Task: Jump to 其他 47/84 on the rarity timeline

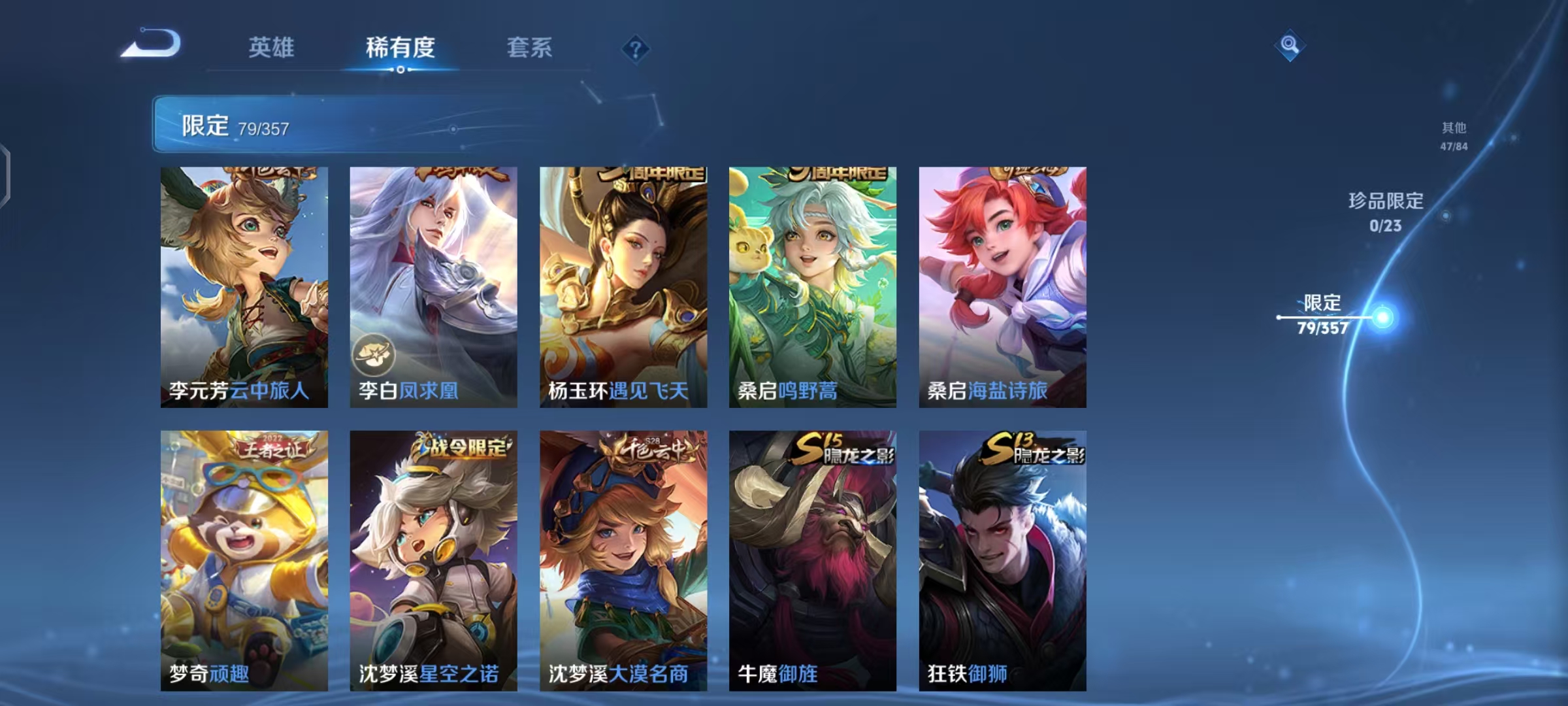Action: (1454, 136)
